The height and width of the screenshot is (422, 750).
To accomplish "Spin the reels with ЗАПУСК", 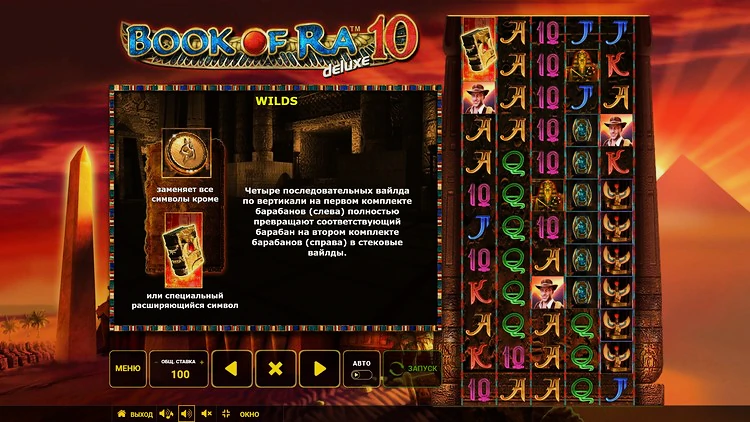I will pyautogui.click(x=412, y=369).
